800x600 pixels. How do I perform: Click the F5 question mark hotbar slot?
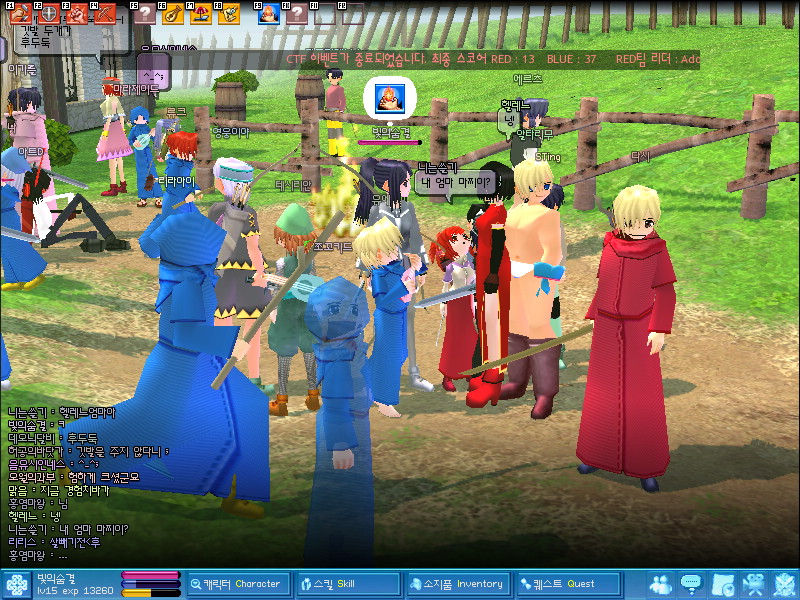click(x=146, y=14)
